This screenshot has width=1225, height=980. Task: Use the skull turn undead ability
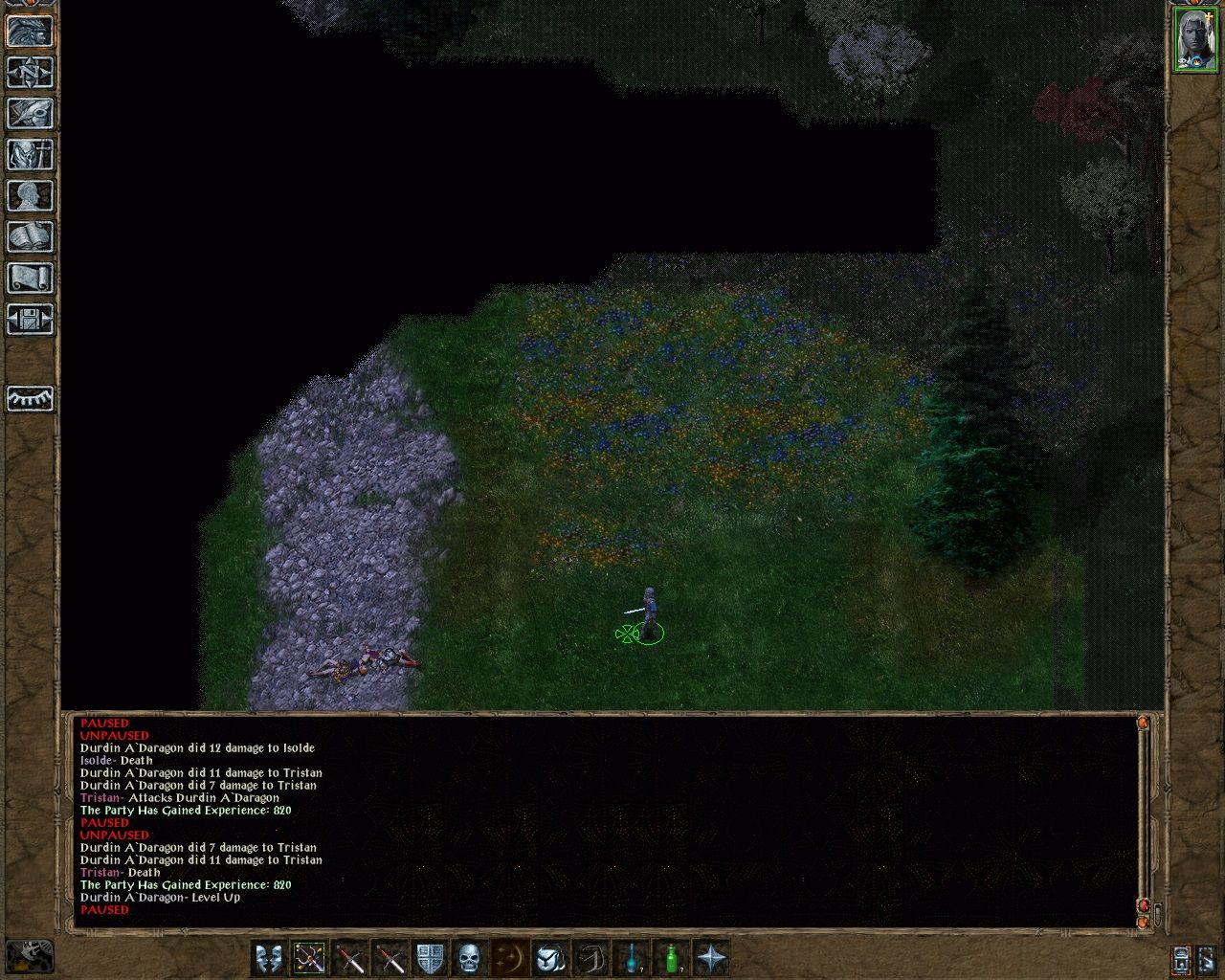pyautogui.click(x=469, y=958)
